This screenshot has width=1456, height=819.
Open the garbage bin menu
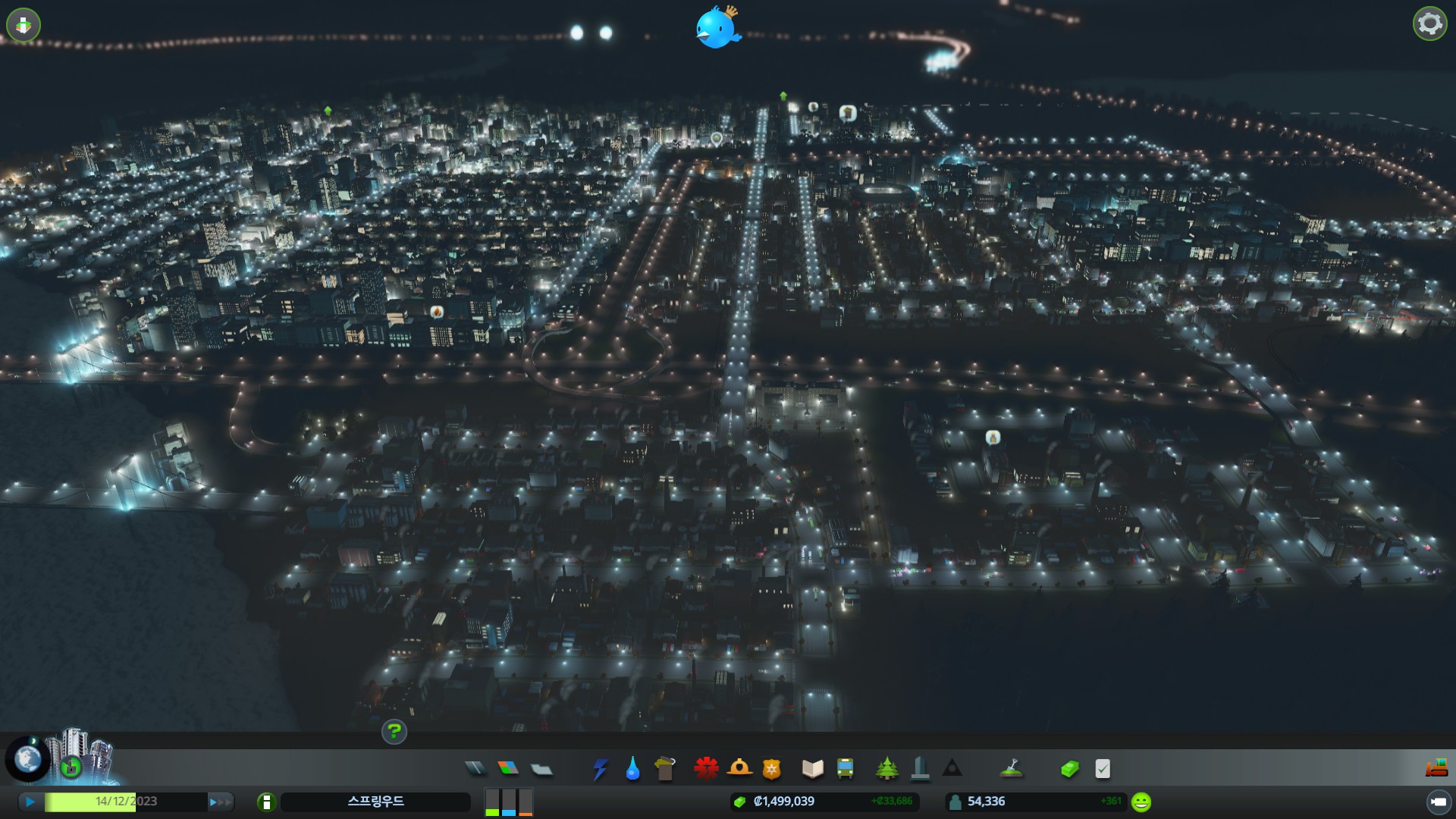665,769
